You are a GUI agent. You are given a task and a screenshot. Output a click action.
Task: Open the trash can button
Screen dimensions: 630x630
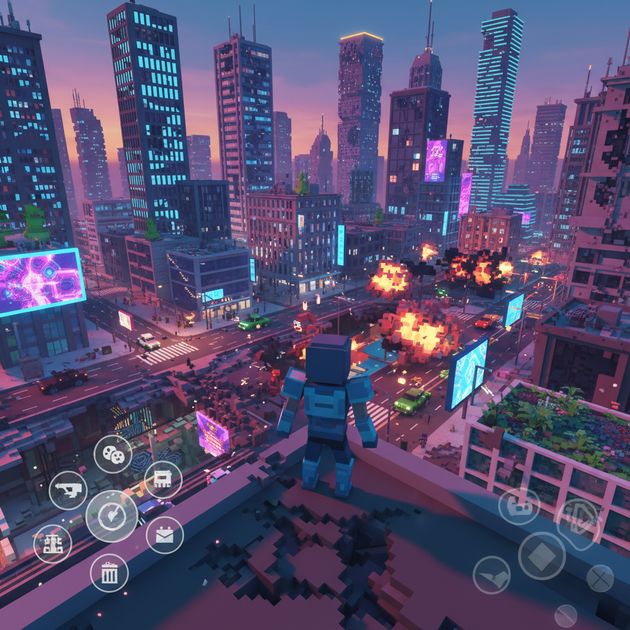coord(109,573)
